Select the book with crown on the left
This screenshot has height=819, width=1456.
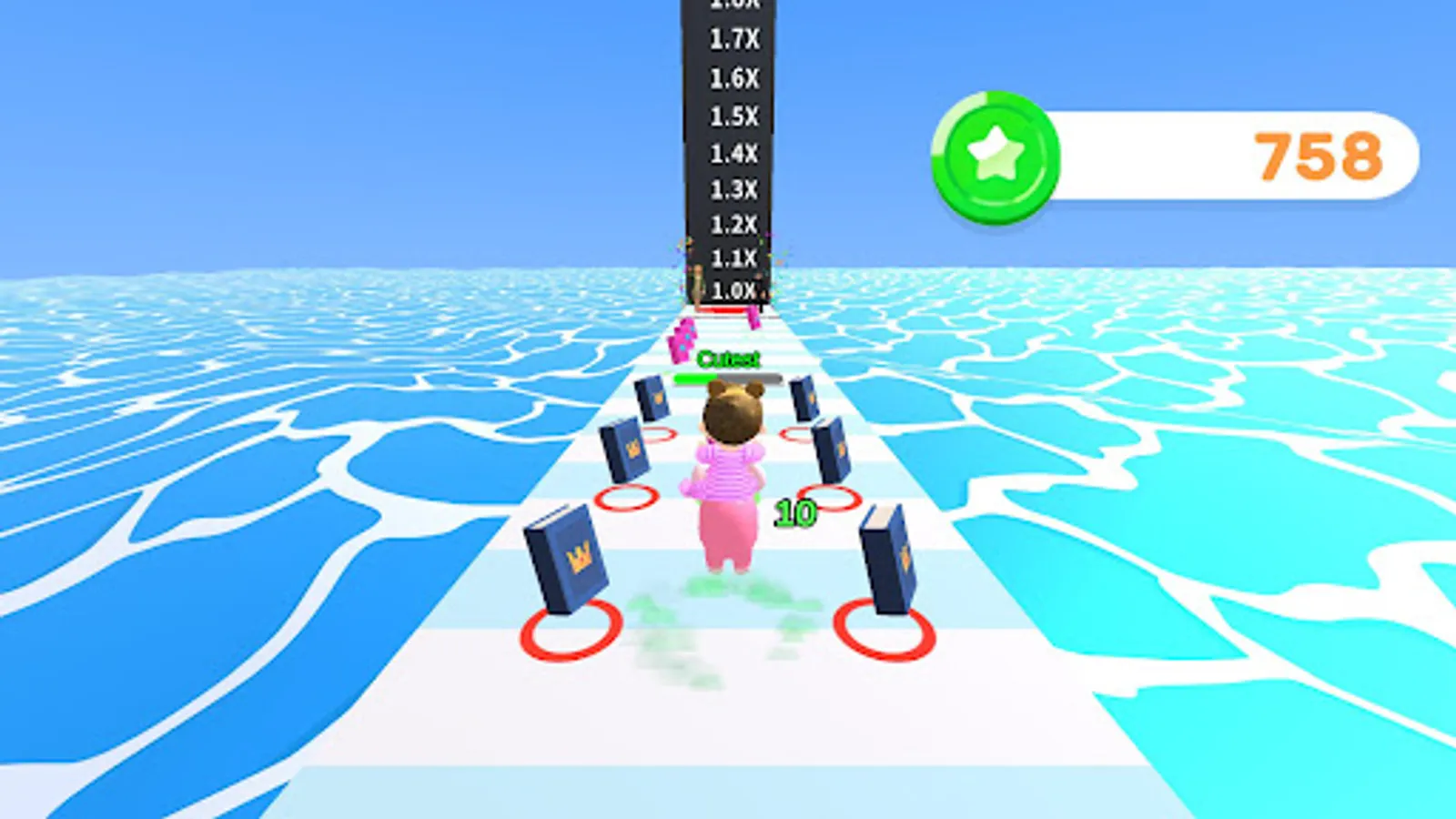click(x=566, y=555)
